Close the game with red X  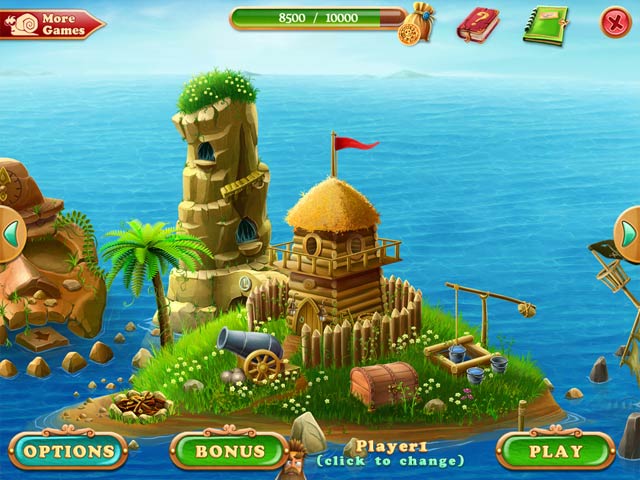[x=615, y=22]
